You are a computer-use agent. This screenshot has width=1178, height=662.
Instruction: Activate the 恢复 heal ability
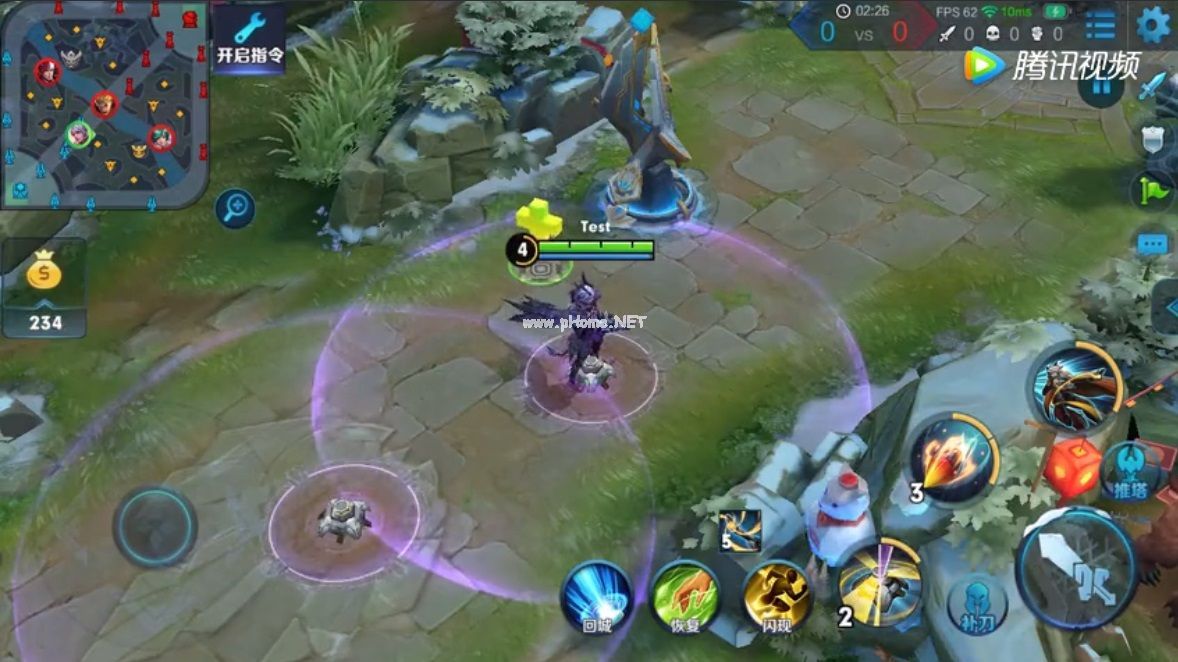coord(684,597)
